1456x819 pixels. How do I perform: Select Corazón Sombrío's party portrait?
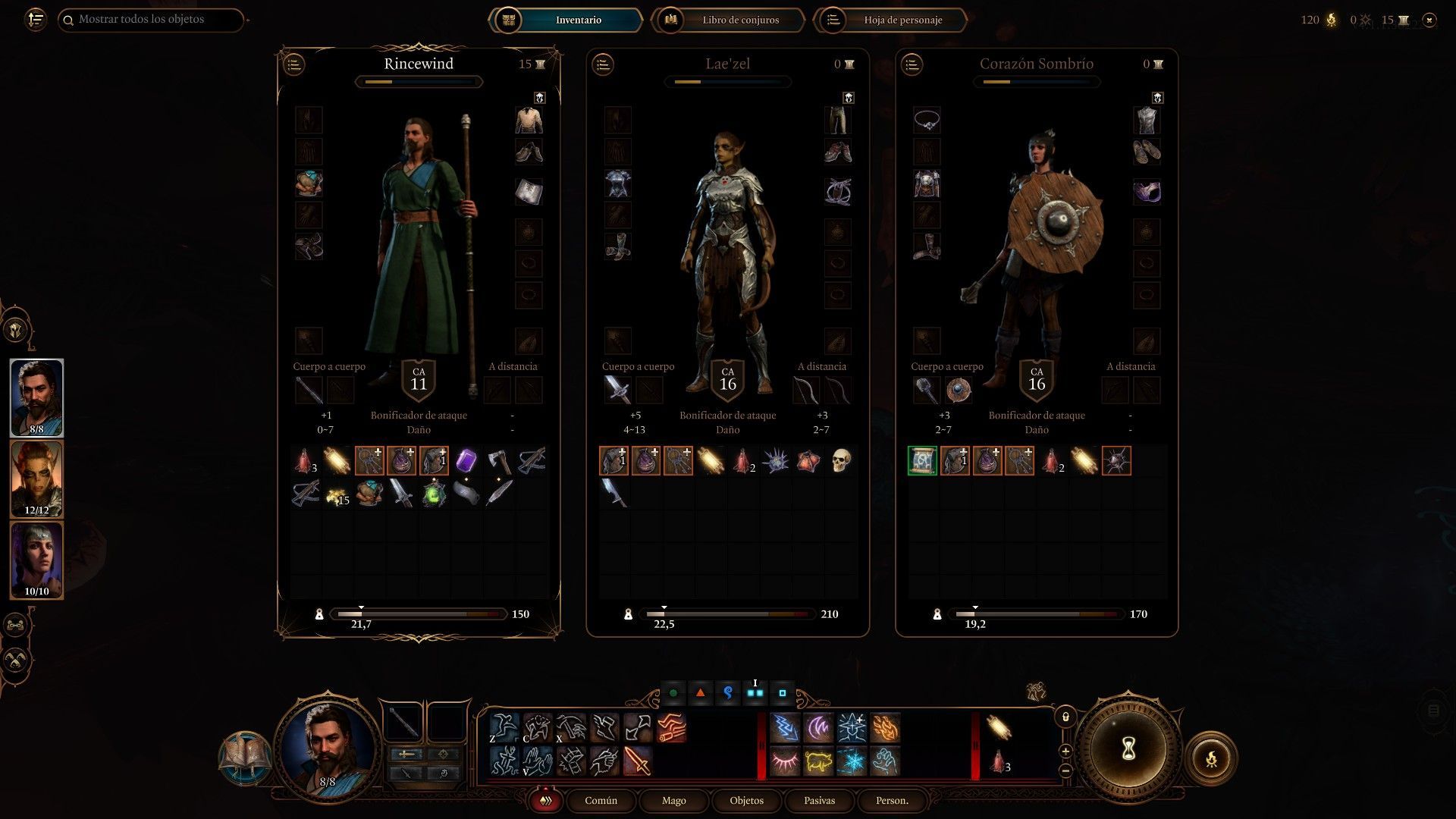tap(36, 560)
